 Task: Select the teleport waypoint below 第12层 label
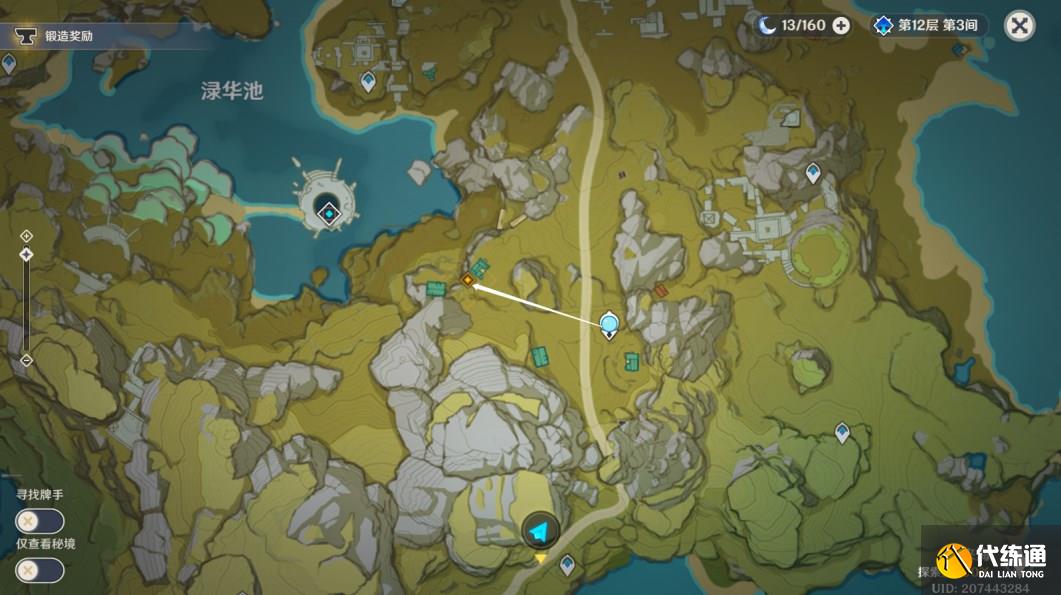tap(813, 173)
